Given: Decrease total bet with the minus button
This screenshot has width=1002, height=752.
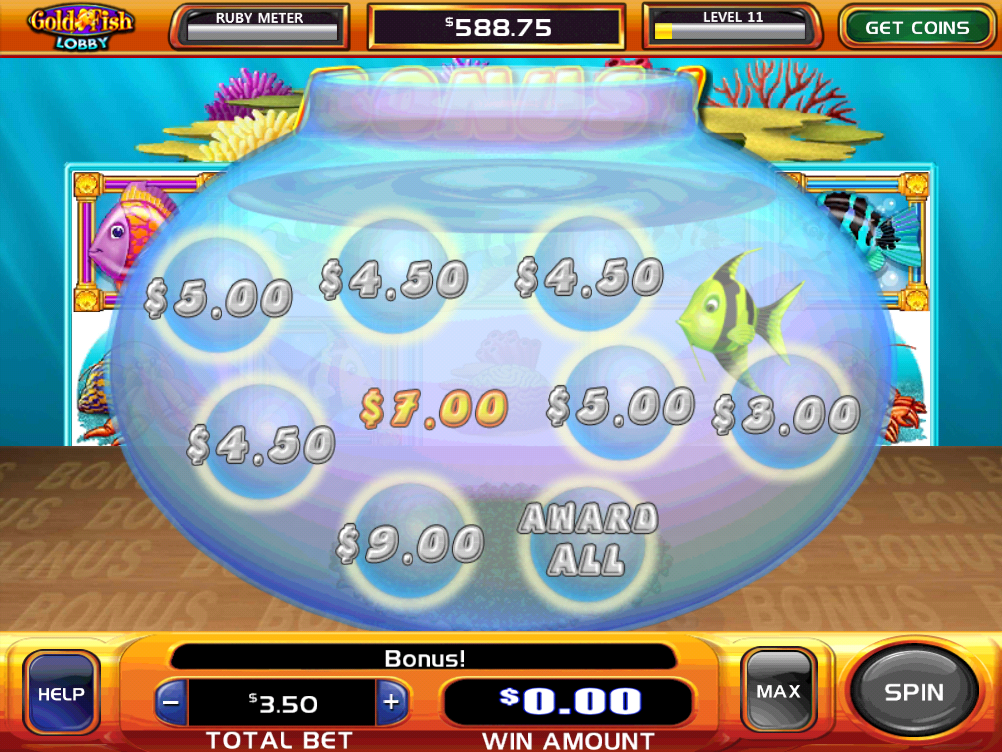Looking at the screenshot, I should tap(171, 702).
